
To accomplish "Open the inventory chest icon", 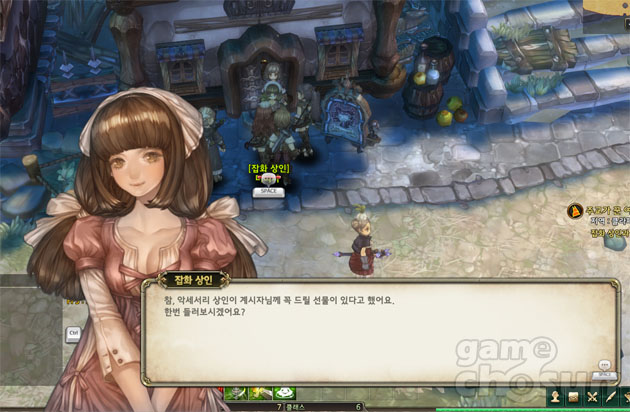I will pyautogui.click(x=573, y=396).
